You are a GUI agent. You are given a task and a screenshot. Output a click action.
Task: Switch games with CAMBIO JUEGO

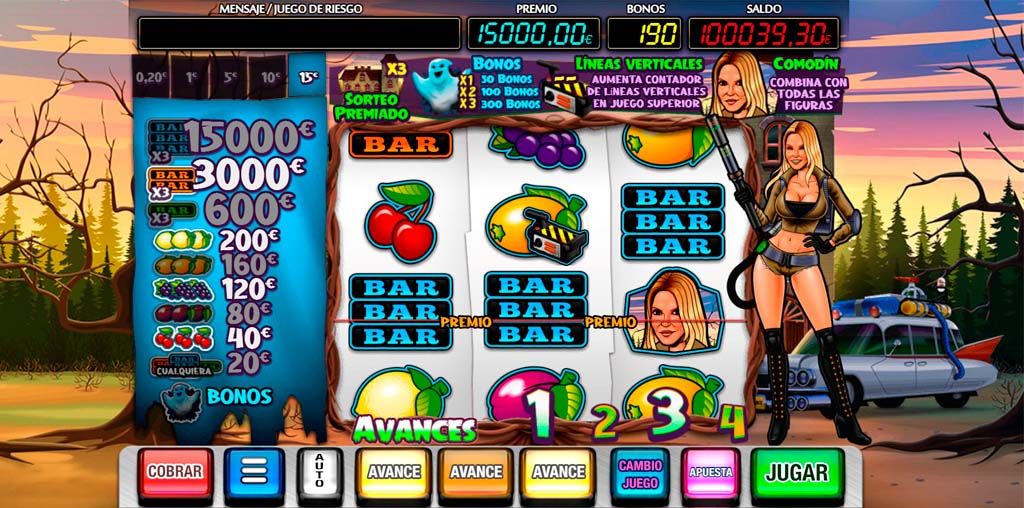pyautogui.click(x=640, y=471)
